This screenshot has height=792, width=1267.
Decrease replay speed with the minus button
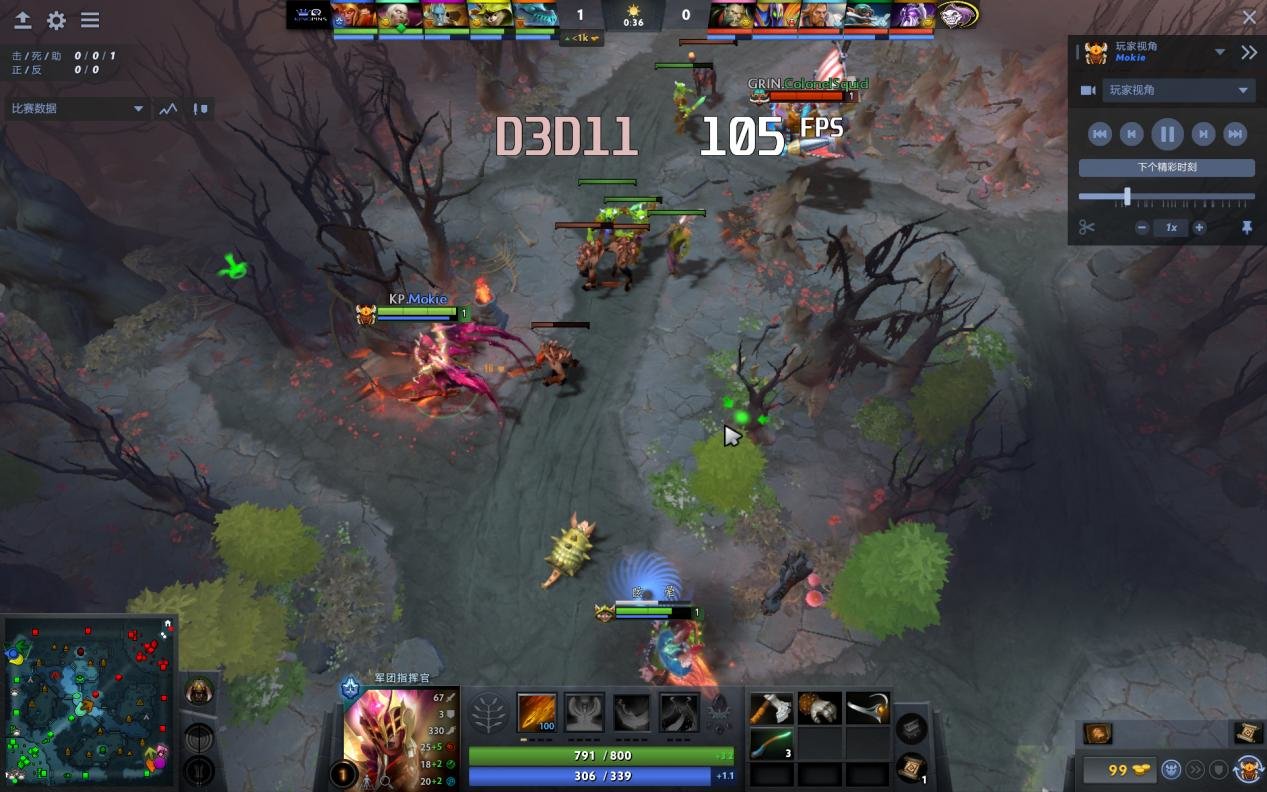(x=1142, y=228)
